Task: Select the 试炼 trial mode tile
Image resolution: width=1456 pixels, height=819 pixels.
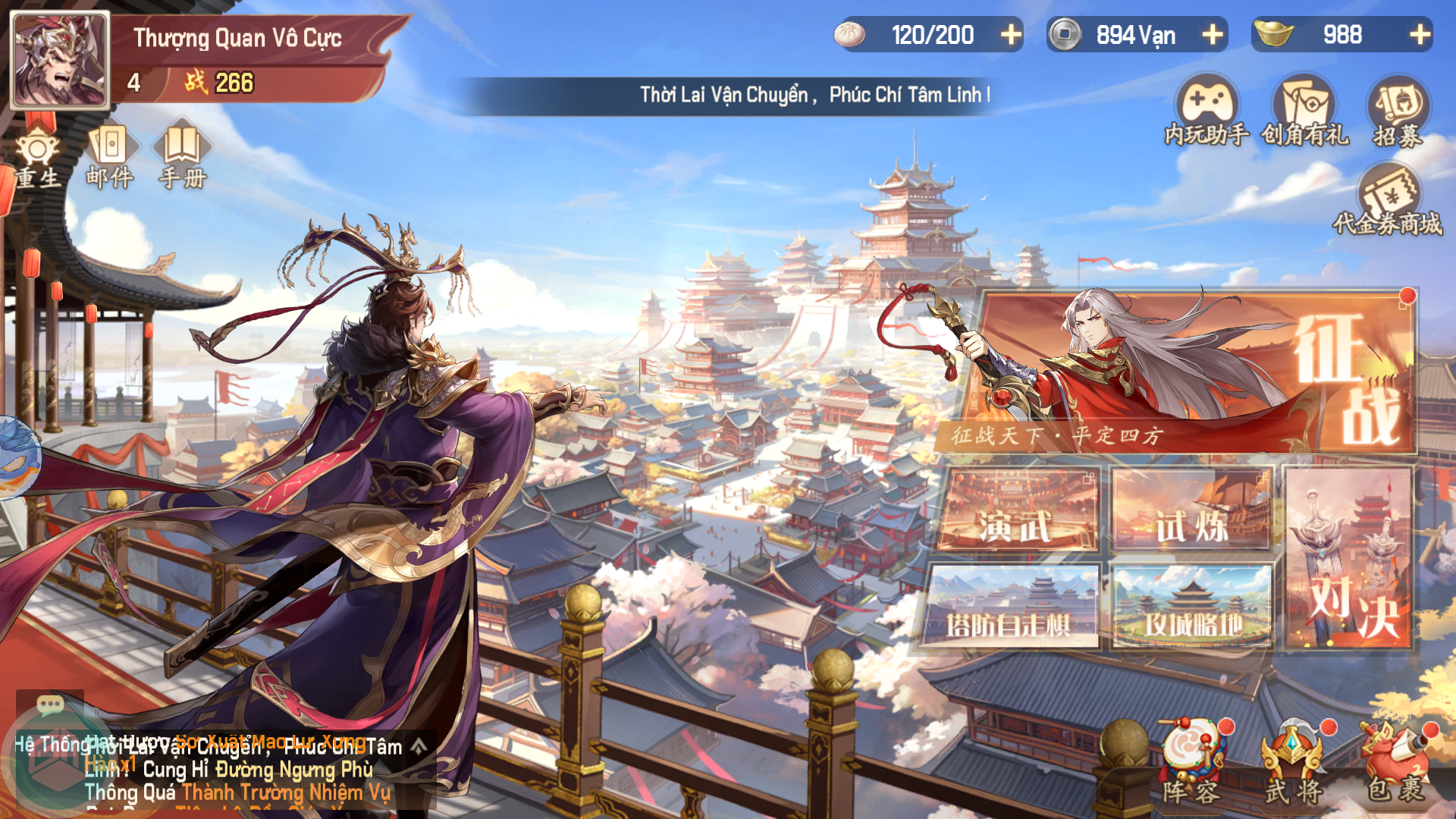Action: (x=1191, y=510)
